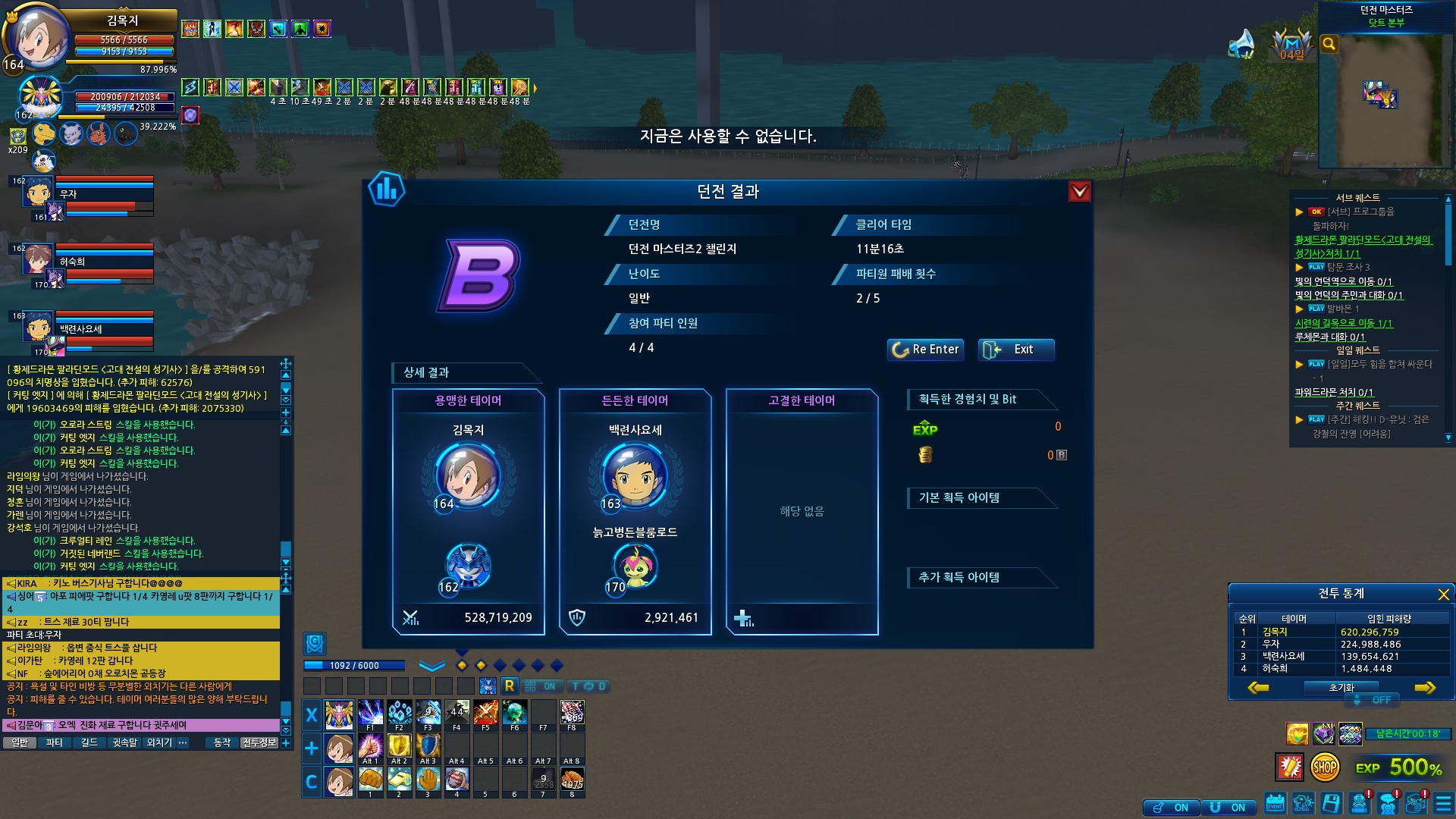This screenshot has width=1456, height=819.
Task: Exit the dungeon via Exit button
Action: pyautogui.click(x=1015, y=350)
